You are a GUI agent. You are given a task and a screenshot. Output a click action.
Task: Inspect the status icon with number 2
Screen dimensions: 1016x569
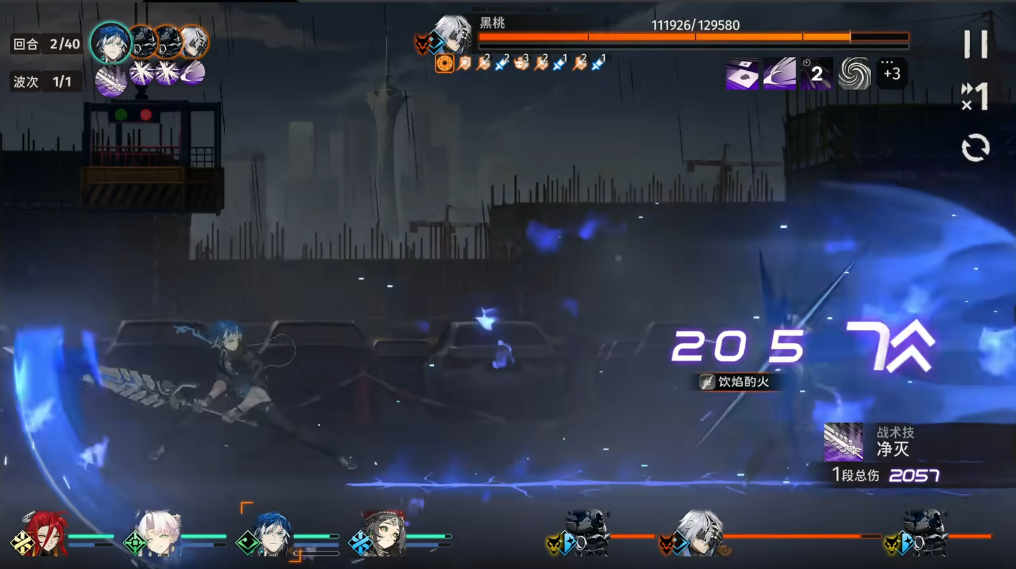pos(816,73)
